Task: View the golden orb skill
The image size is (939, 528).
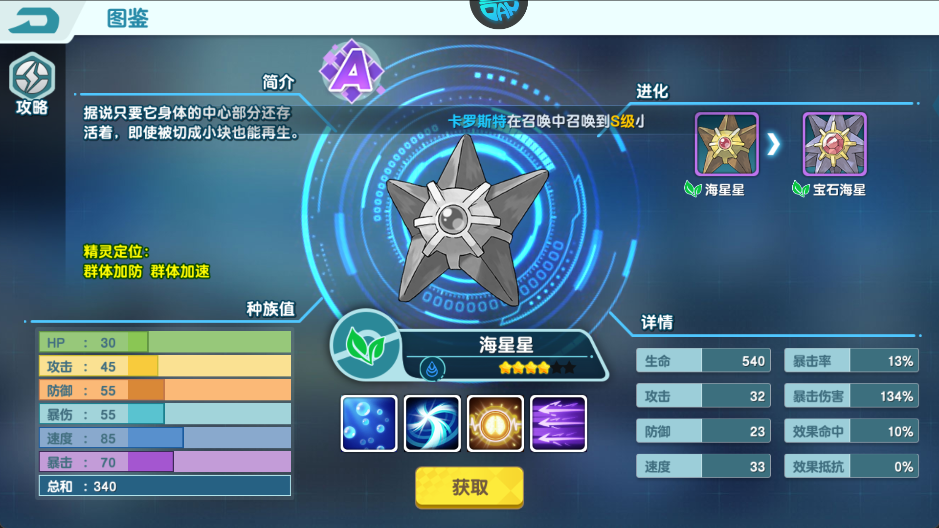Action: tap(495, 423)
